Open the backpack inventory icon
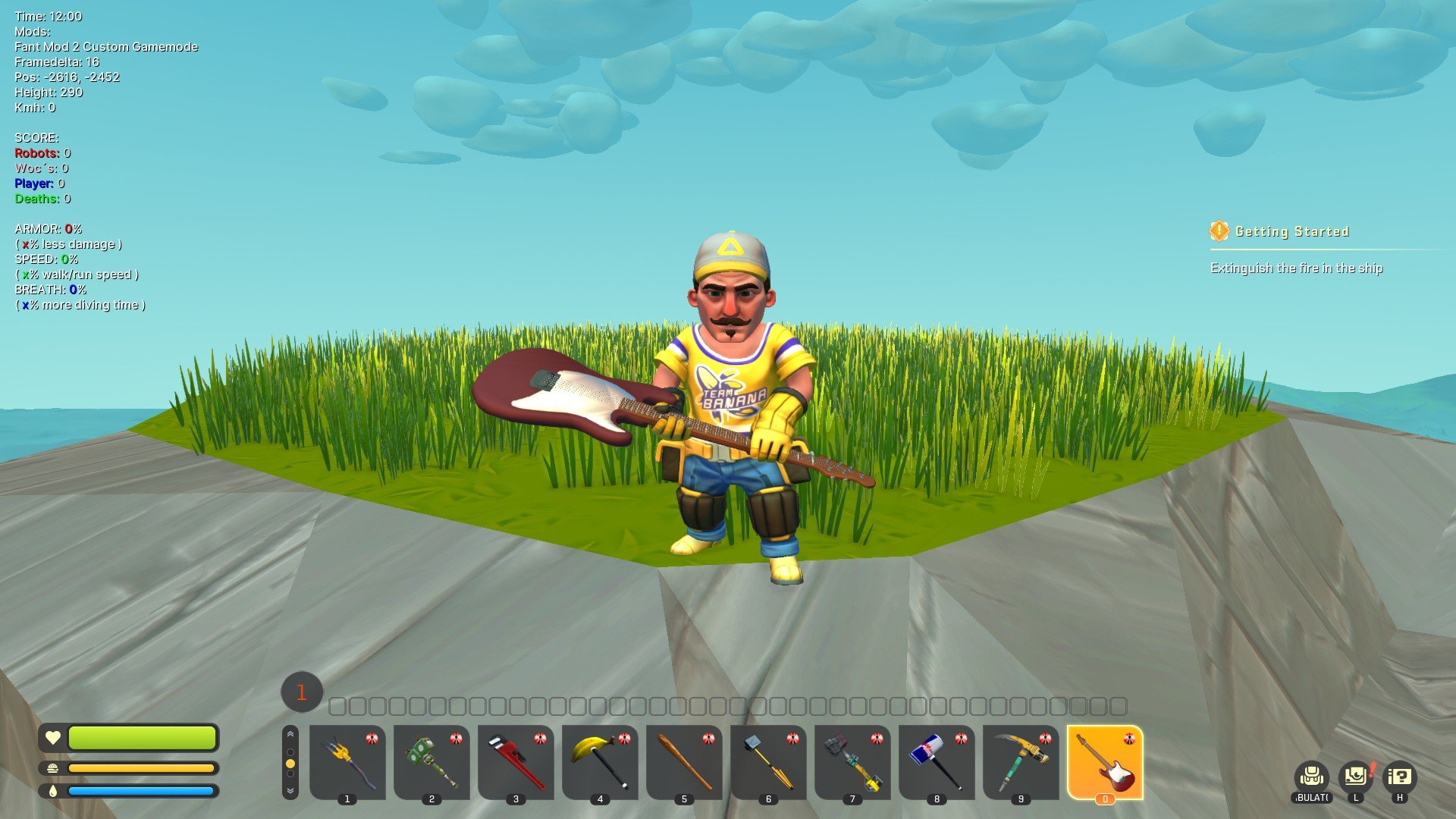Screen dimensions: 1456x819 pyautogui.click(x=1311, y=777)
